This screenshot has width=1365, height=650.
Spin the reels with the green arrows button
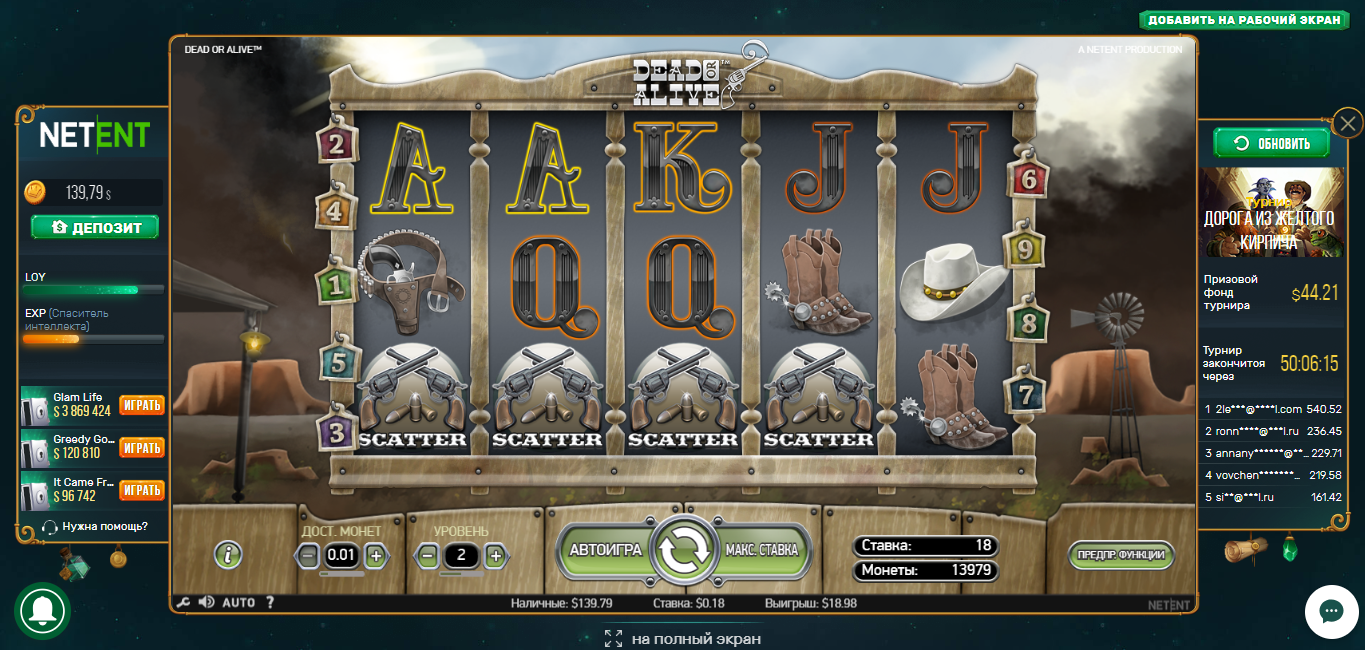pos(682,550)
